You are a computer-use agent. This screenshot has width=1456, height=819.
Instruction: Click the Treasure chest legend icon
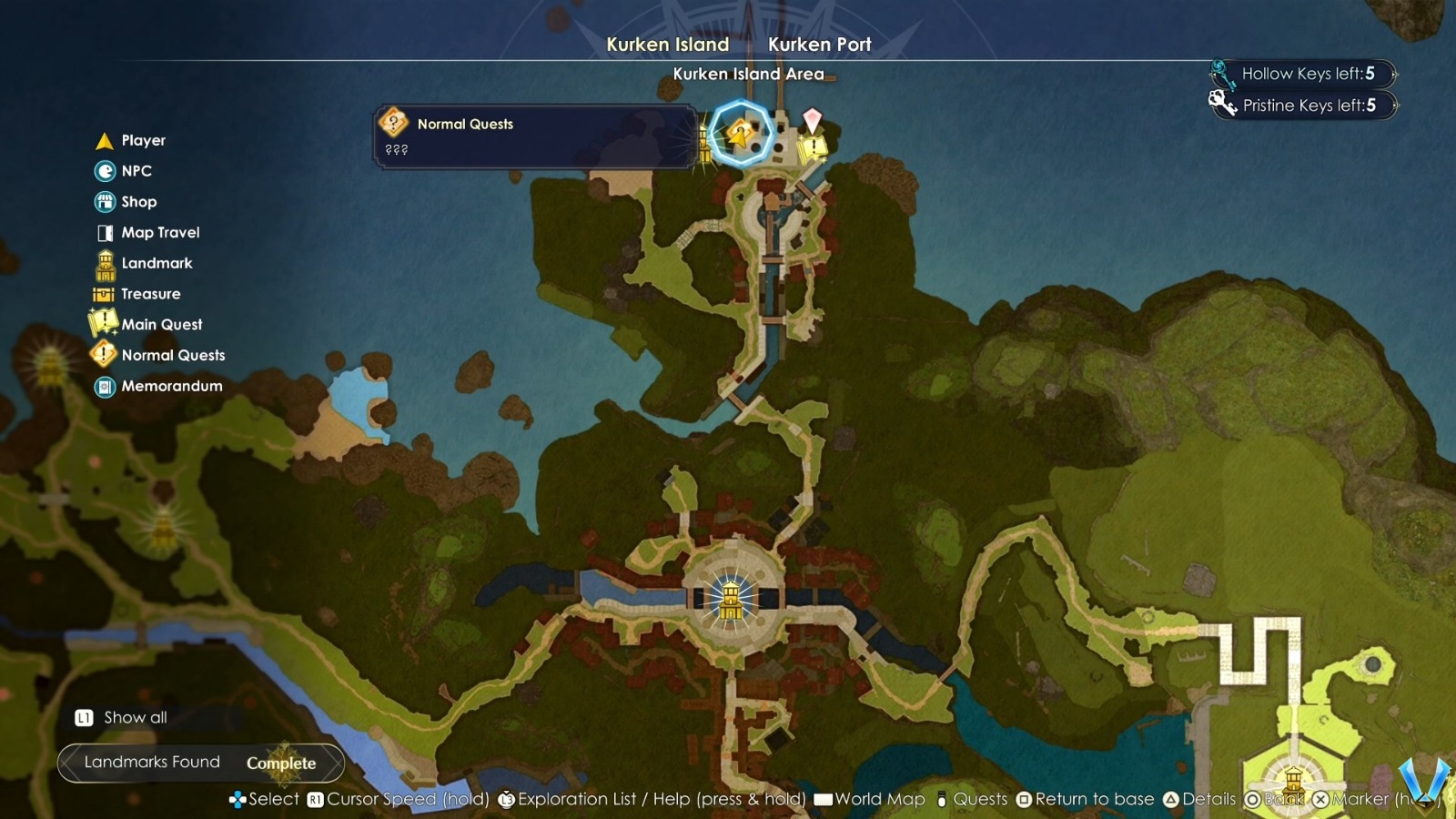(104, 293)
